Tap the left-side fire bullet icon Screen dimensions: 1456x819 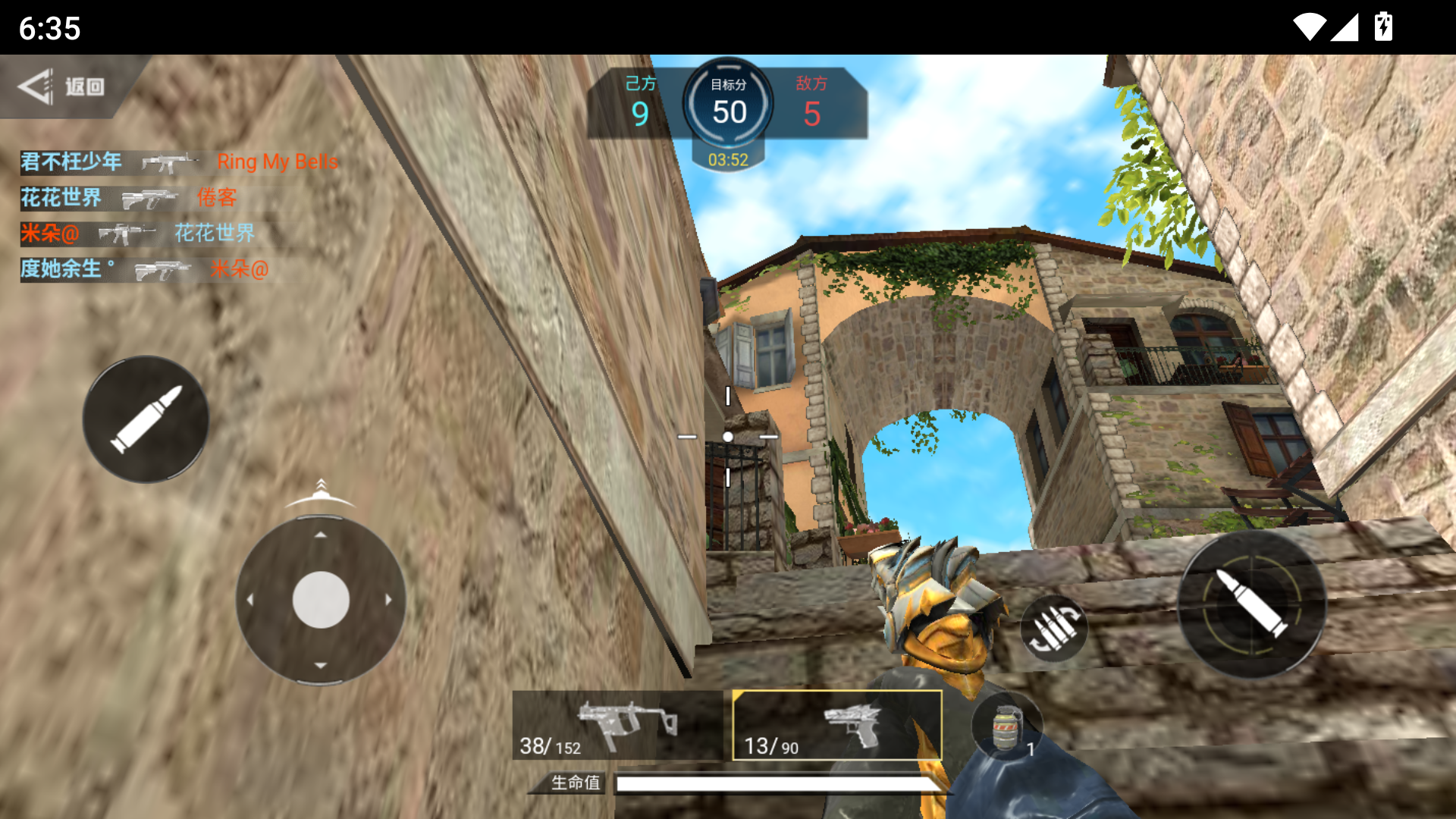146,419
